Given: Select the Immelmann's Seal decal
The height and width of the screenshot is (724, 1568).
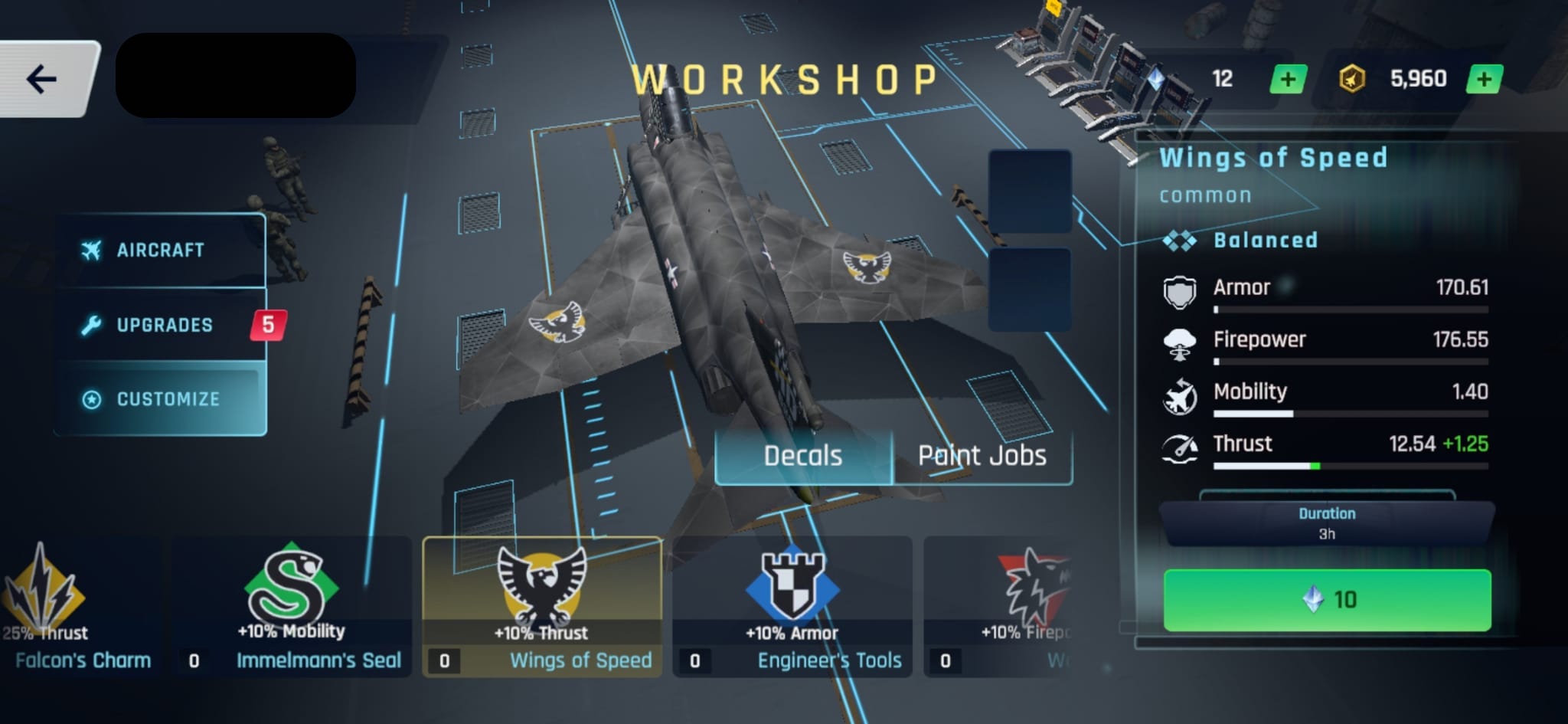Looking at the screenshot, I should click(x=292, y=607).
